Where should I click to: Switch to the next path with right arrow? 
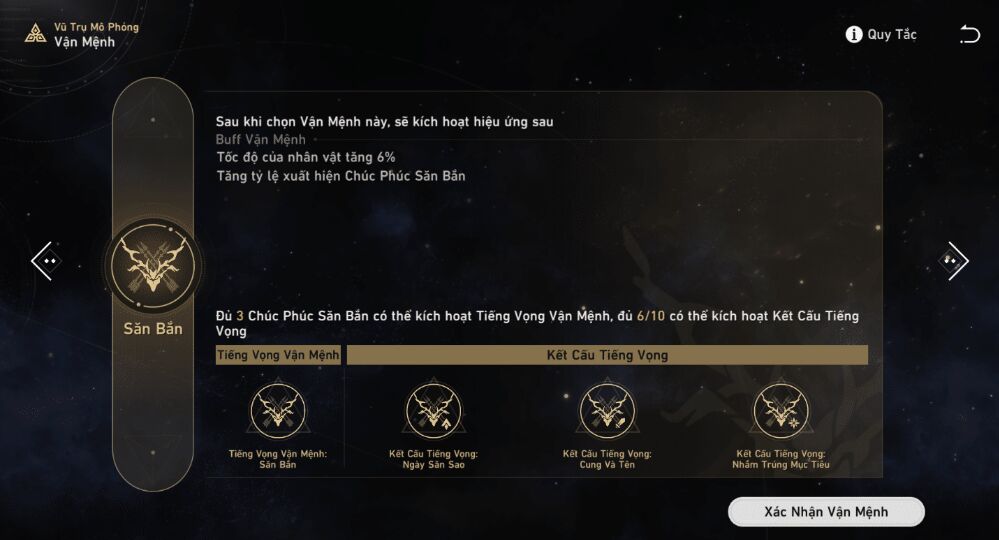click(953, 261)
